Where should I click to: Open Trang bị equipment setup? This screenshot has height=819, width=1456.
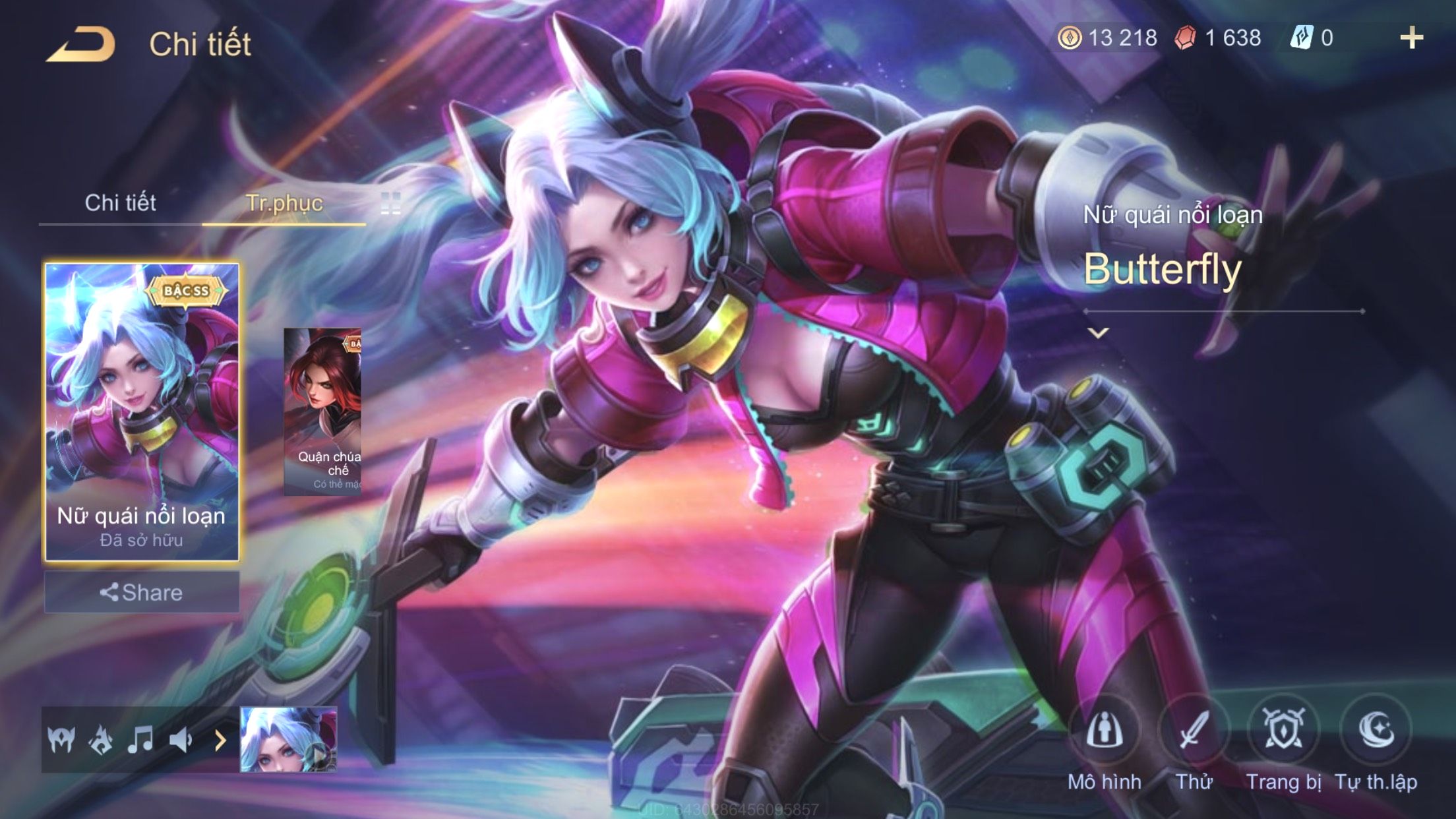pyautogui.click(x=1283, y=731)
